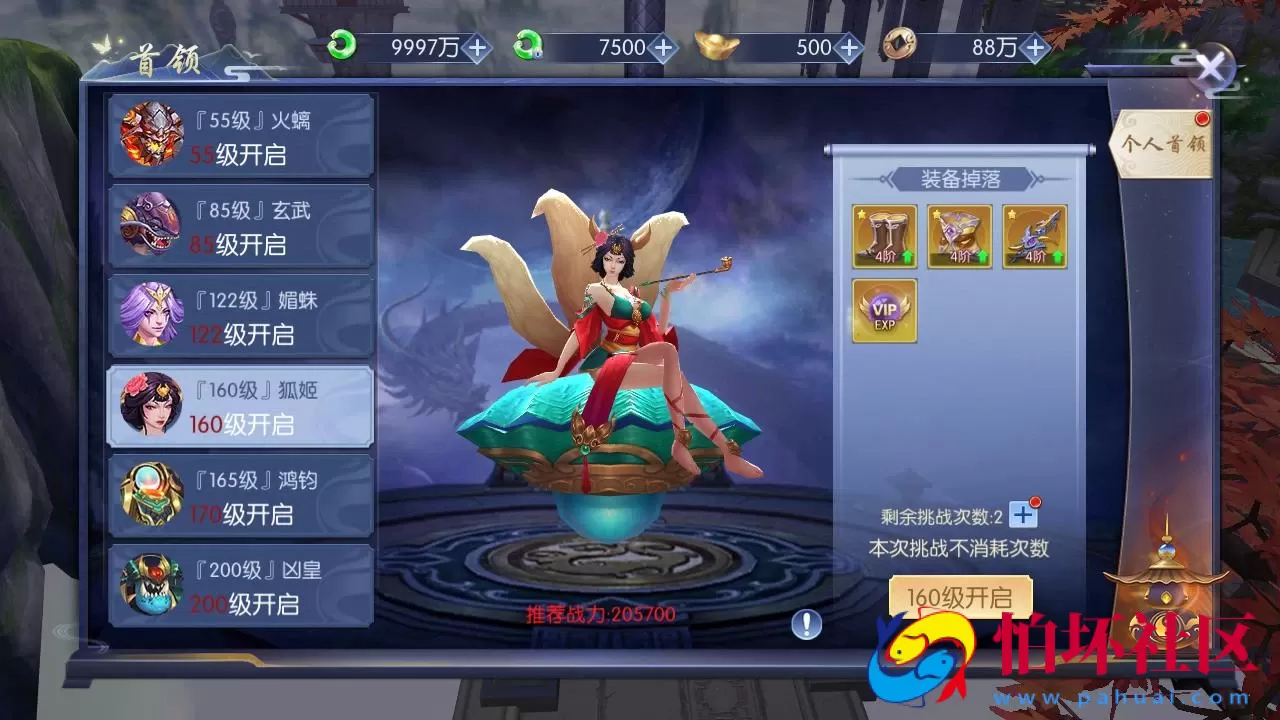Inspect the purple weapon drop item

click(x=1034, y=236)
